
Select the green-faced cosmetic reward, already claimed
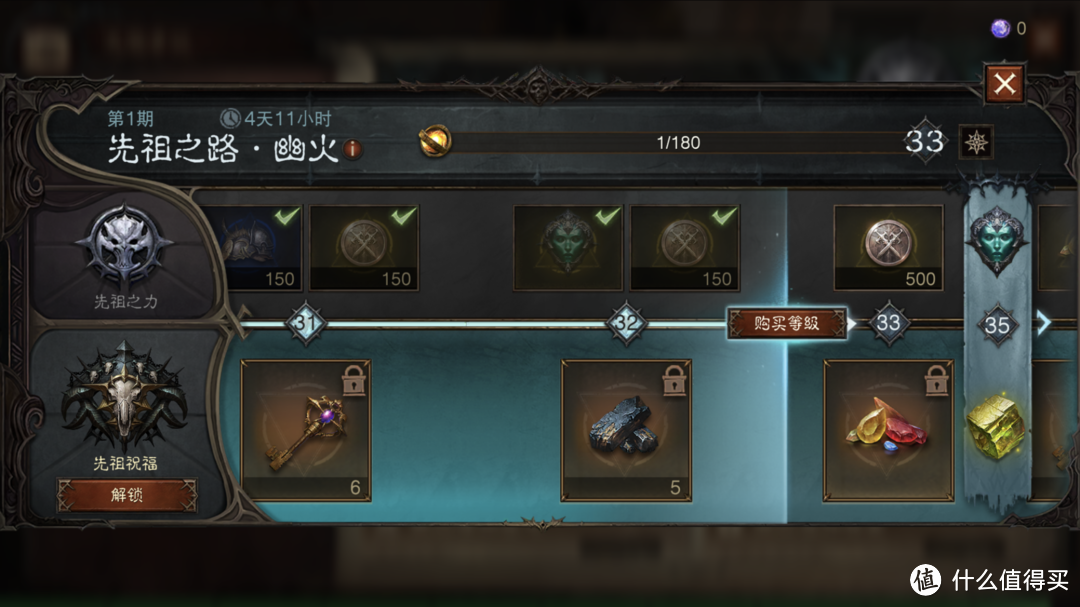pyautogui.click(x=567, y=248)
